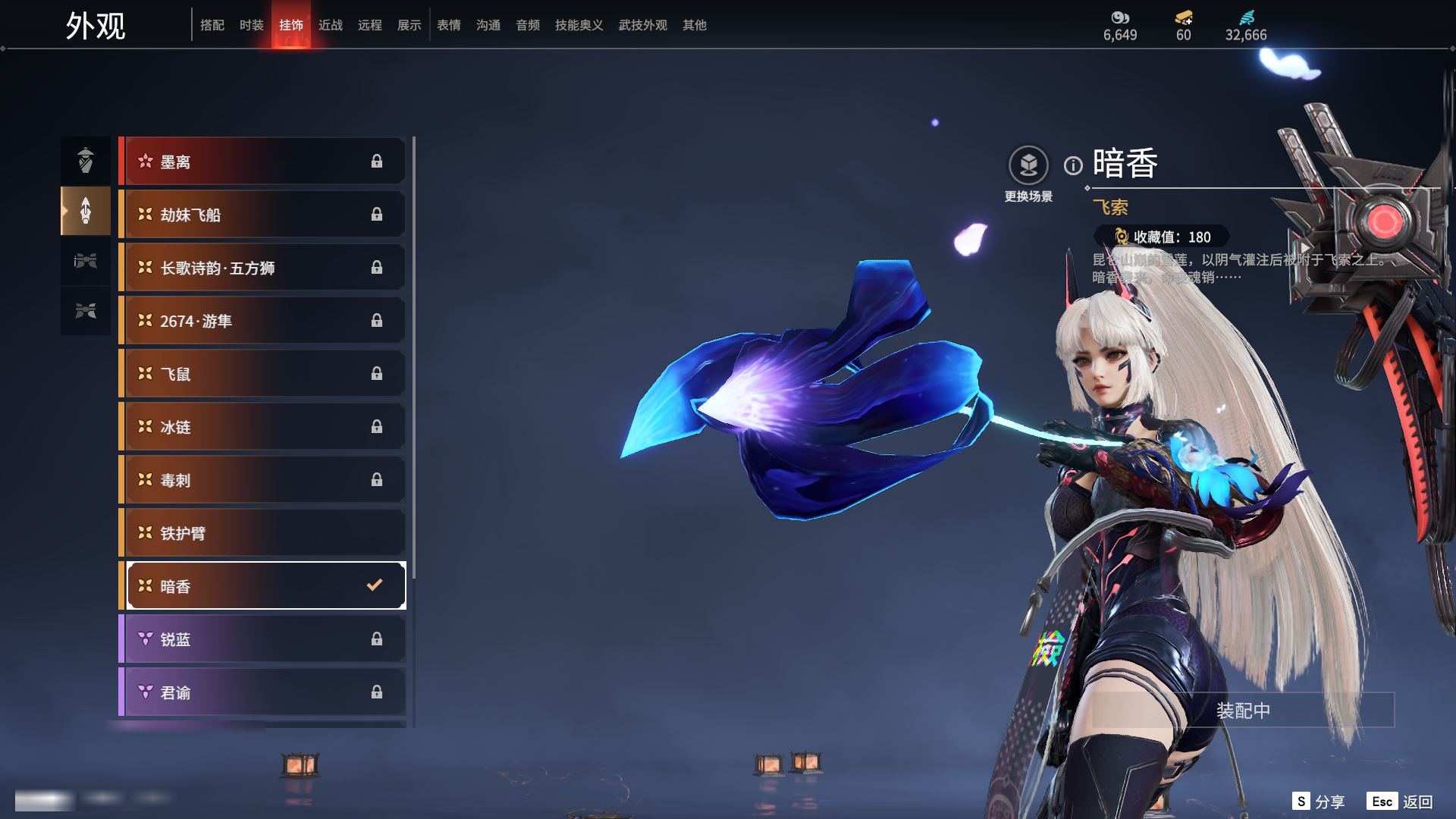The width and height of the screenshot is (1456, 819).
Task: Click the 分享 share button
Action: tap(1319, 802)
